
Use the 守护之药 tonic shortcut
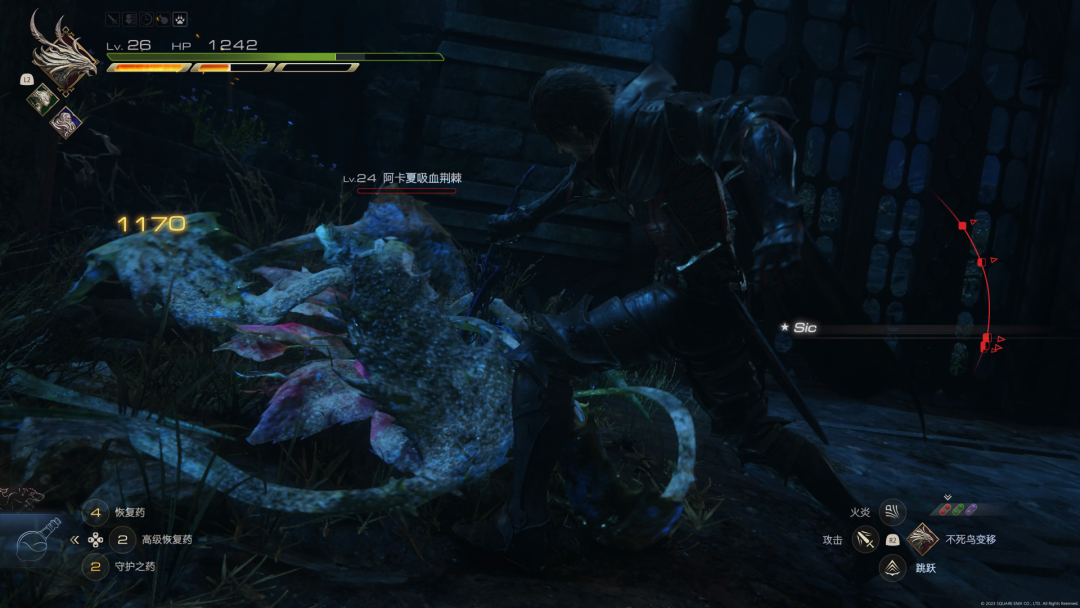[96, 567]
